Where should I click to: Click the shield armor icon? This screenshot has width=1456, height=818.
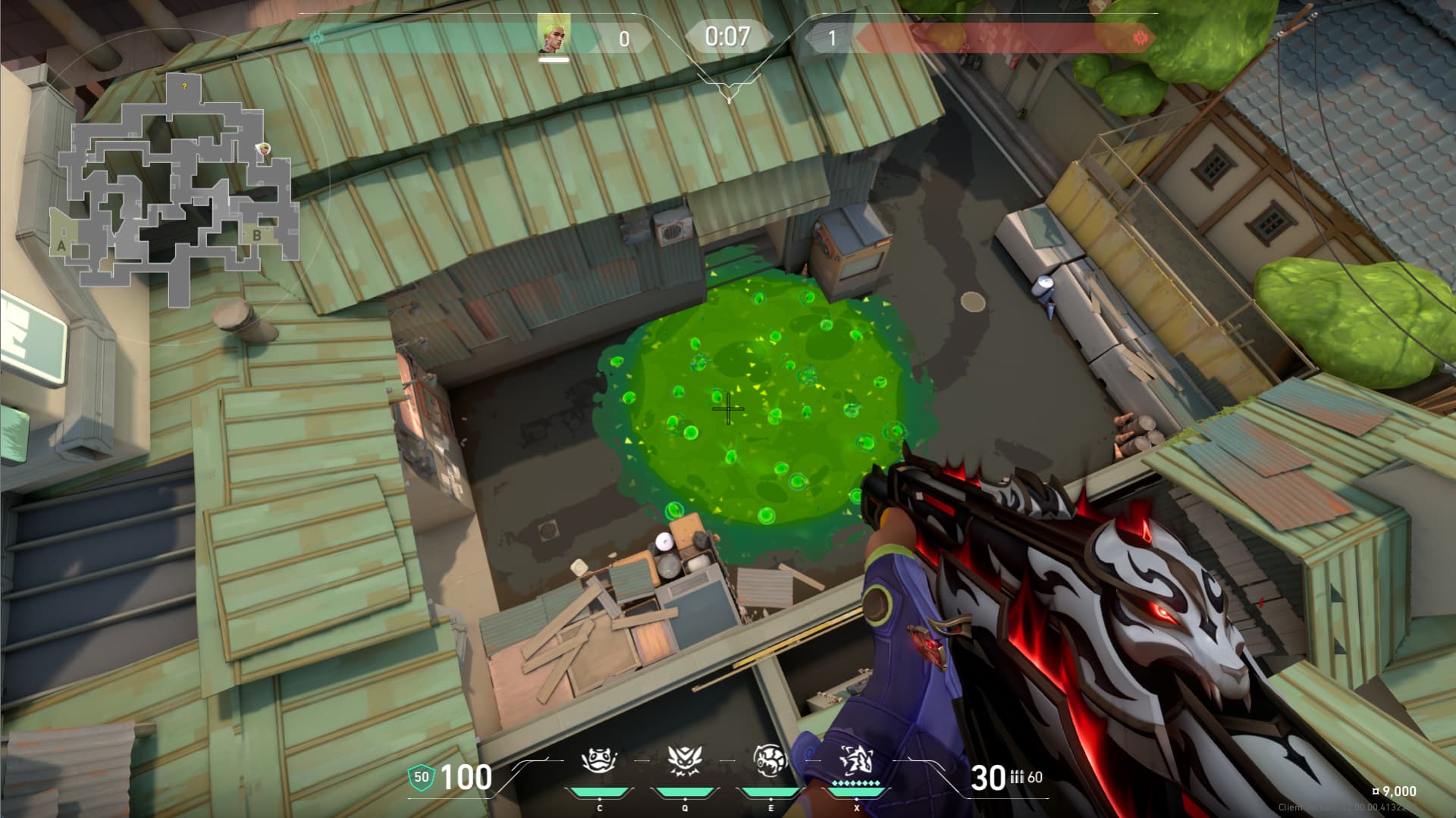pos(421,777)
